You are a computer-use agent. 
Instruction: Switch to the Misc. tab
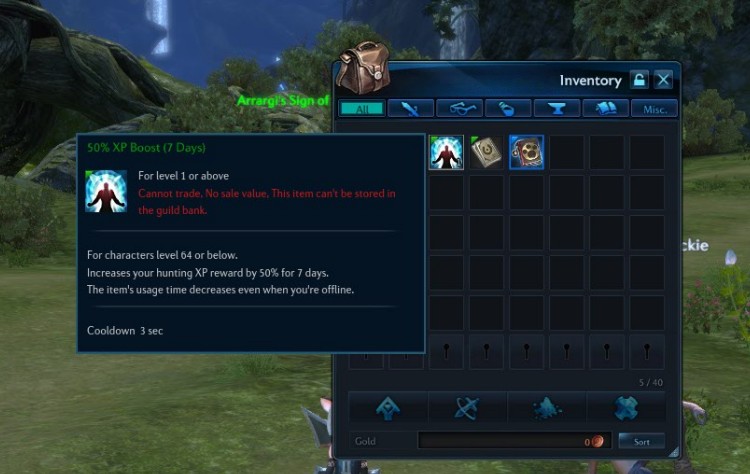coord(655,108)
